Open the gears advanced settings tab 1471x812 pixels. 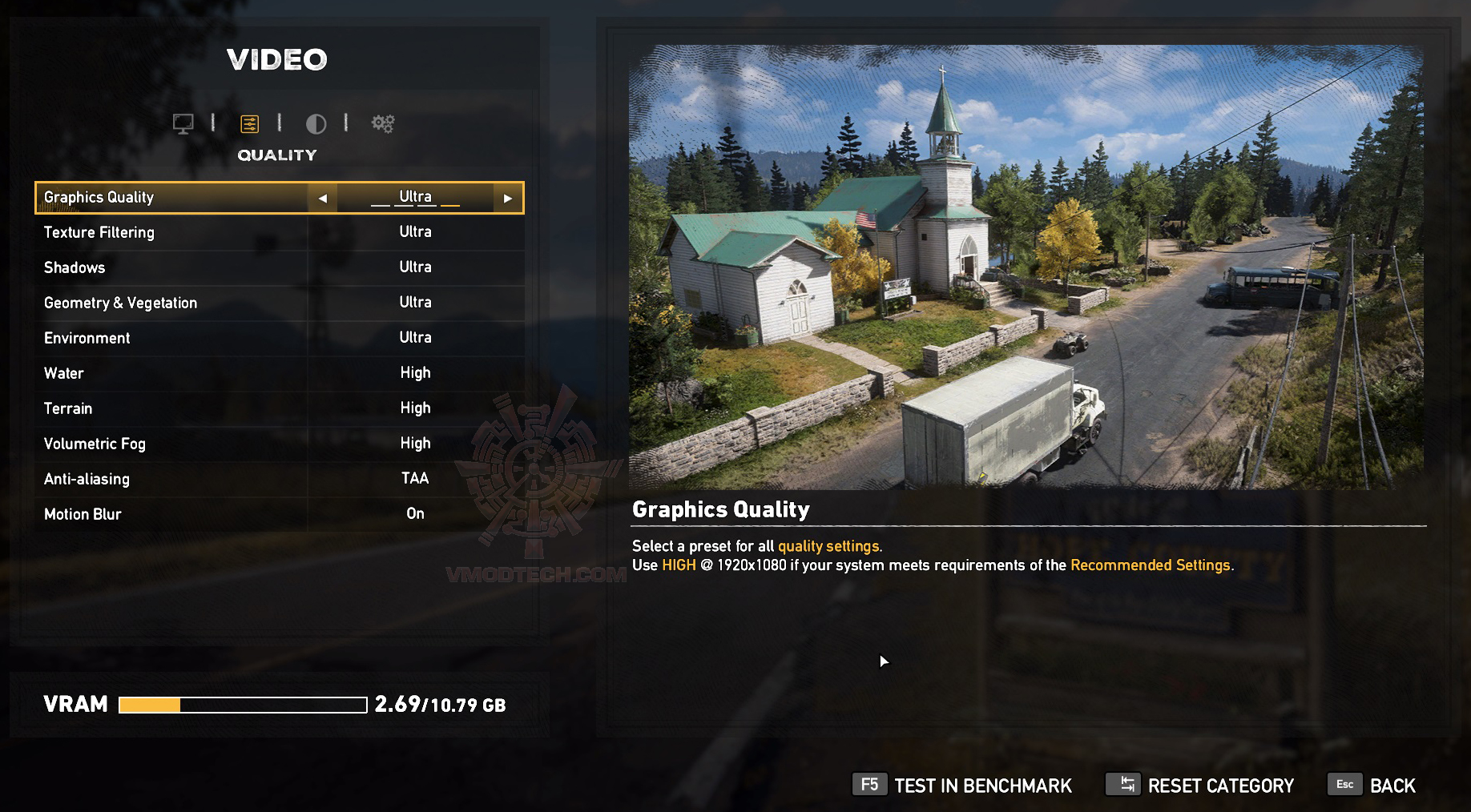pos(383,123)
